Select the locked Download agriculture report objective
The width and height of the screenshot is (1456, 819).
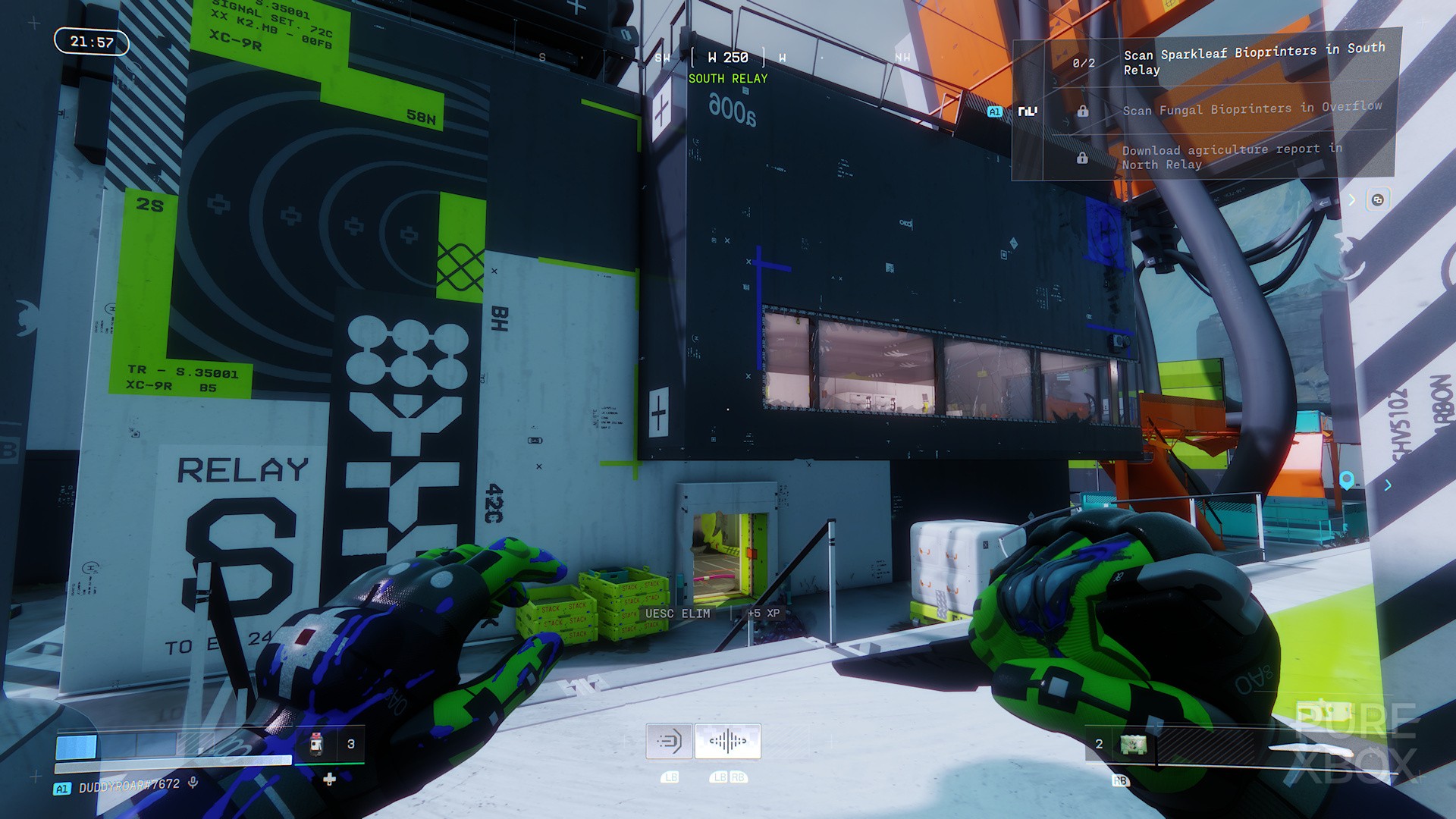(1231, 156)
